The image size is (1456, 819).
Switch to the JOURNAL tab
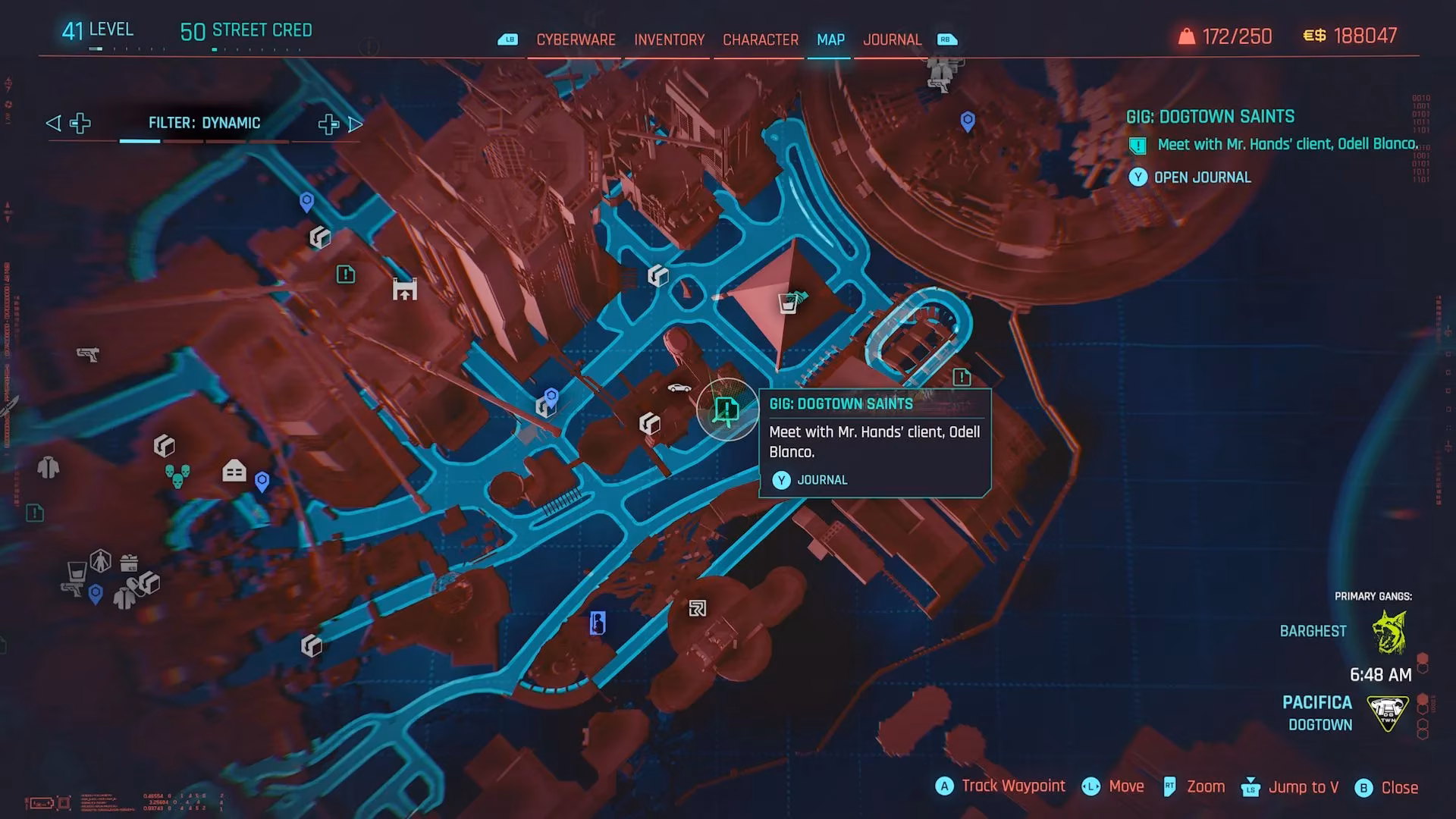pyautogui.click(x=893, y=39)
